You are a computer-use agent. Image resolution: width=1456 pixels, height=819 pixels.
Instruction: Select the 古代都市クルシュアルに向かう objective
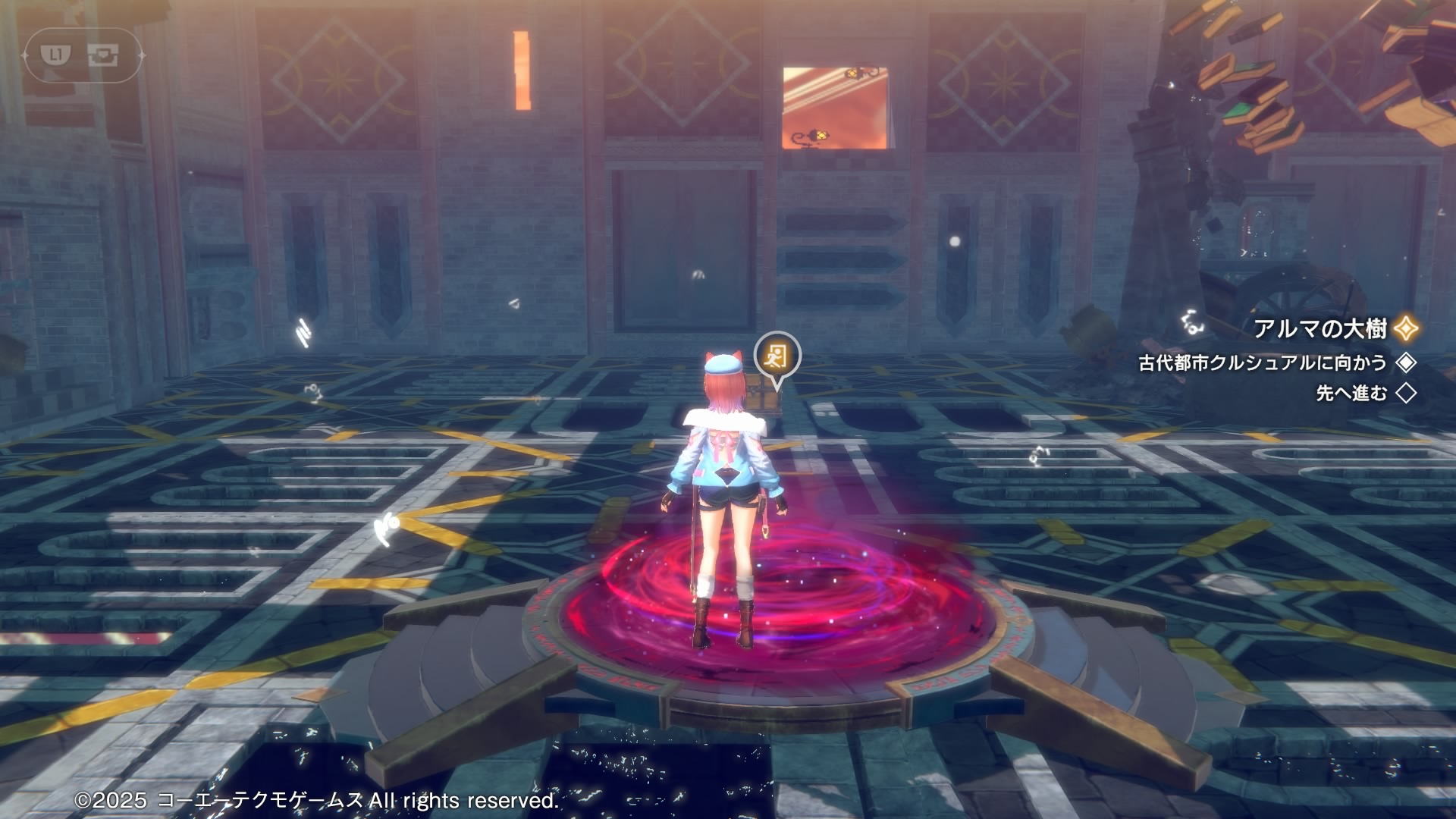(1262, 363)
